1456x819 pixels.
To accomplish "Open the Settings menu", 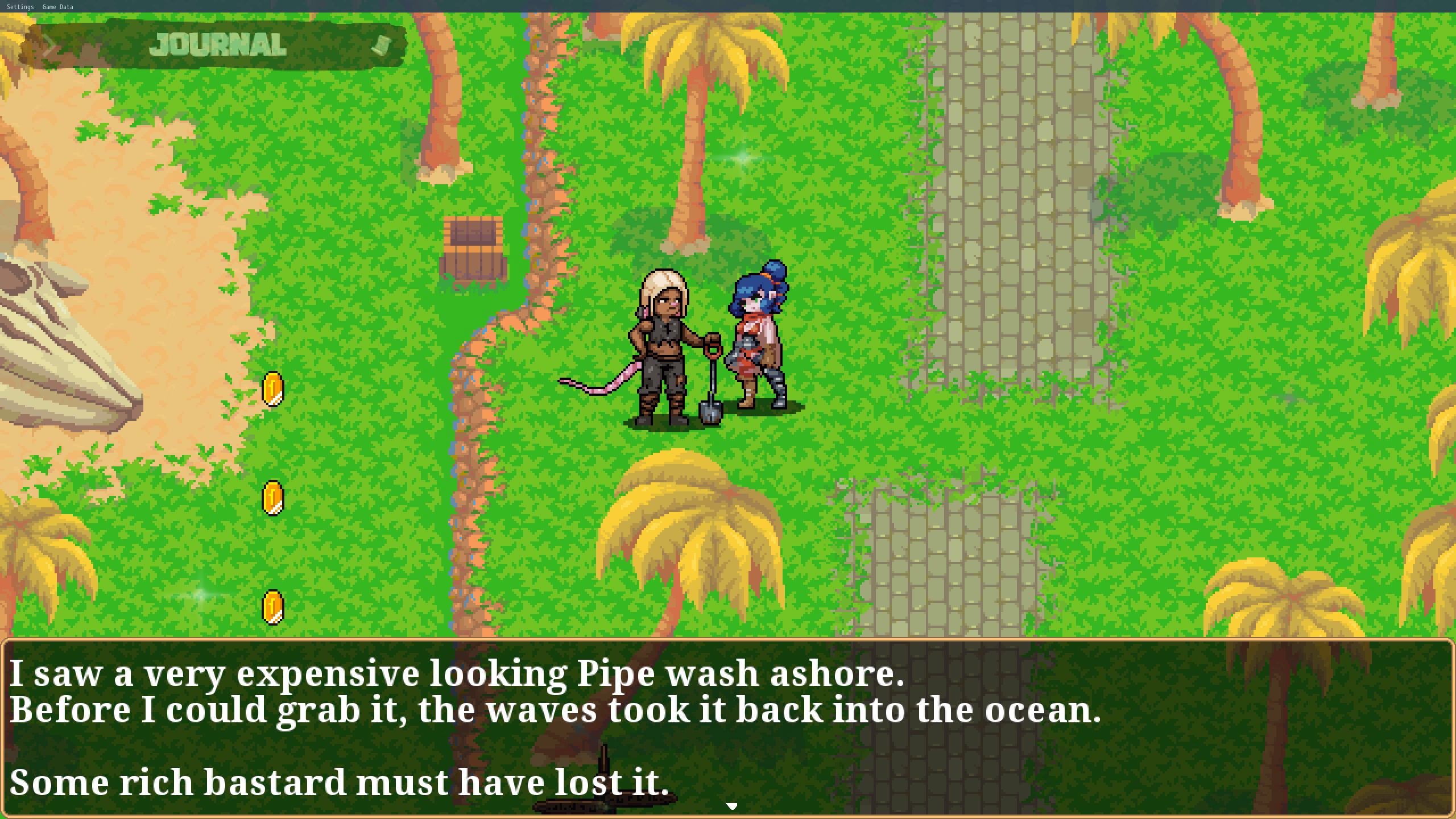I will coord(20,7).
